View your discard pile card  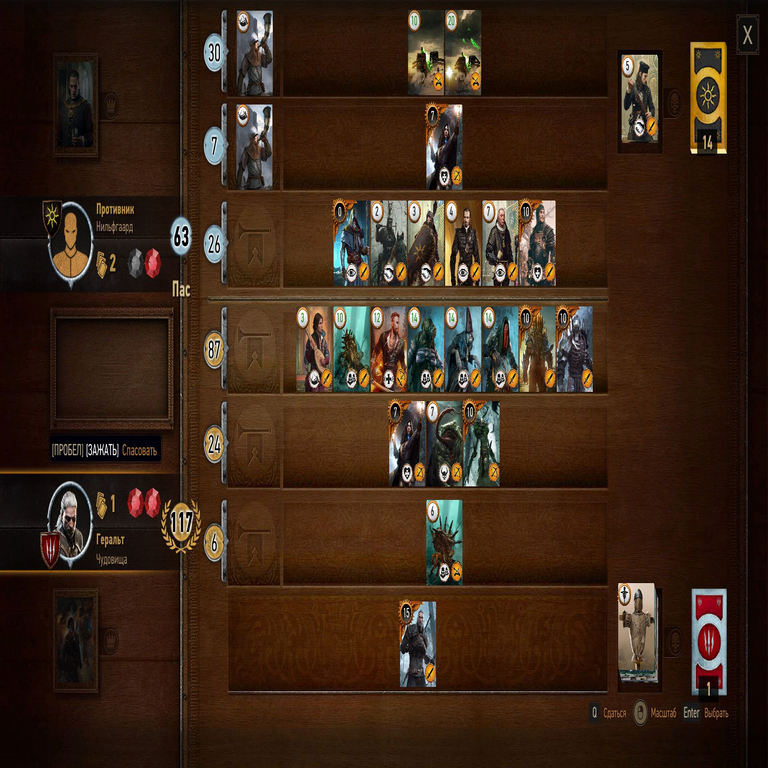tap(637, 636)
